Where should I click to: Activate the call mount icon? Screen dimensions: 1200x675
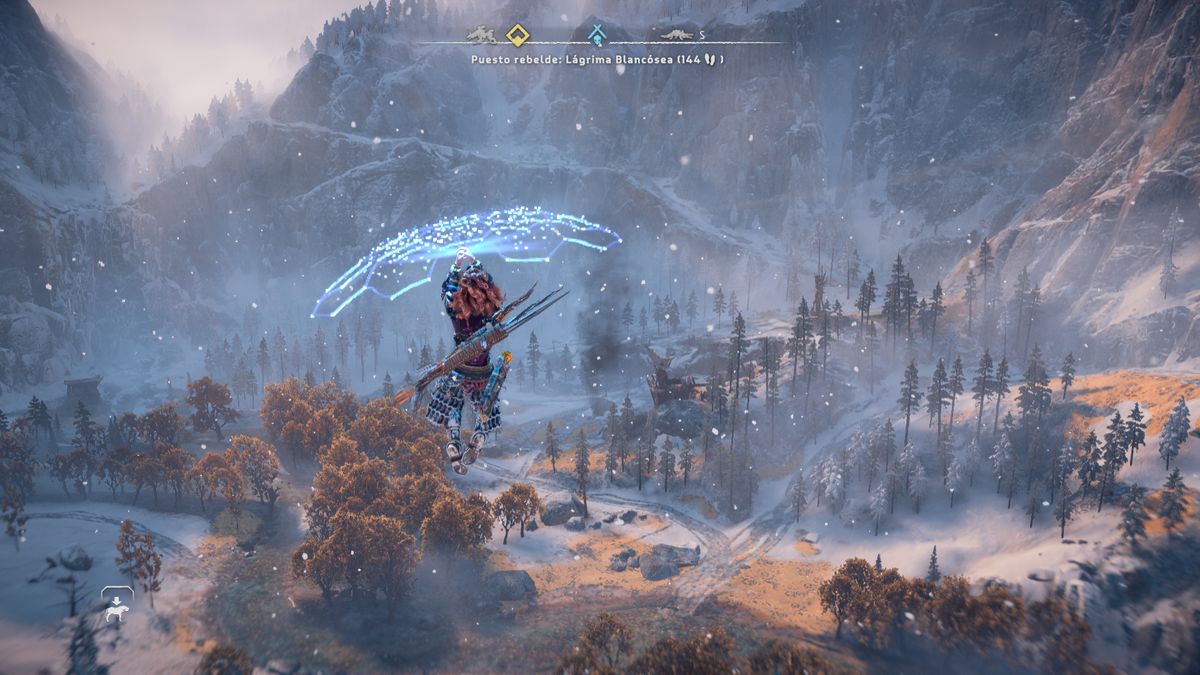click(117, 606)
